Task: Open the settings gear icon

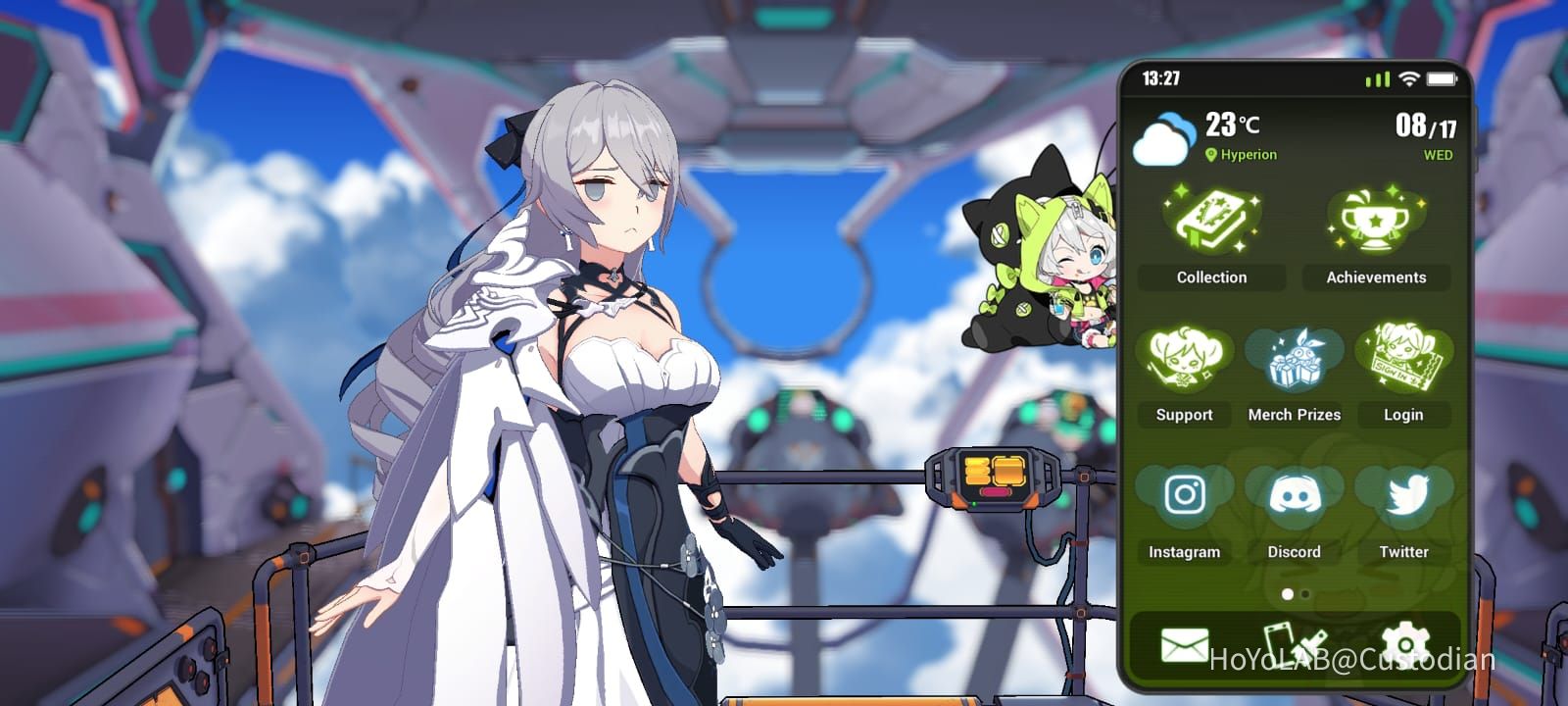Action: pyautogui.click(x=1406, y=639)
